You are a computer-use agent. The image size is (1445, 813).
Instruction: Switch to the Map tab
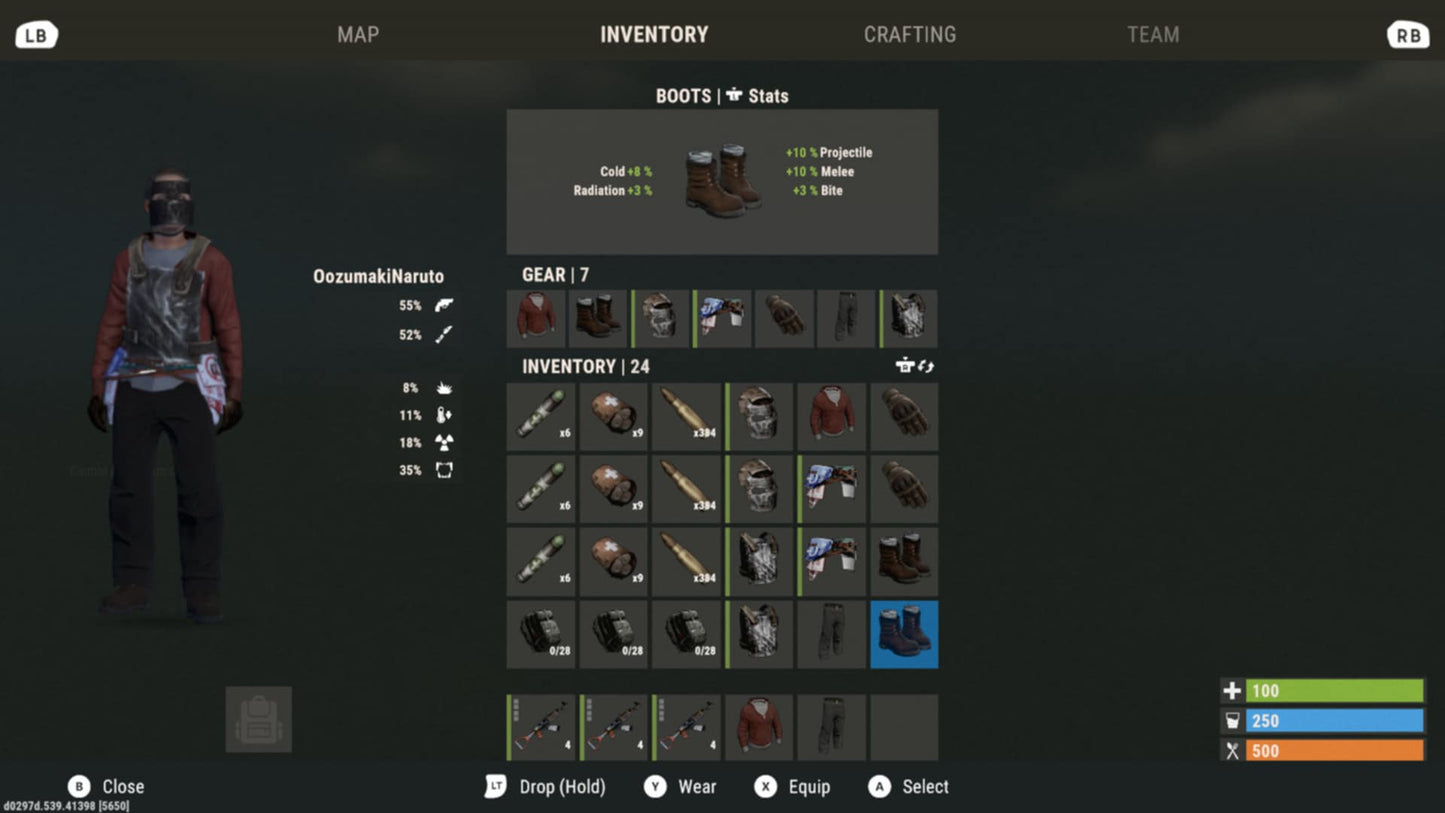pyautogui.click(x=358, y=35)
